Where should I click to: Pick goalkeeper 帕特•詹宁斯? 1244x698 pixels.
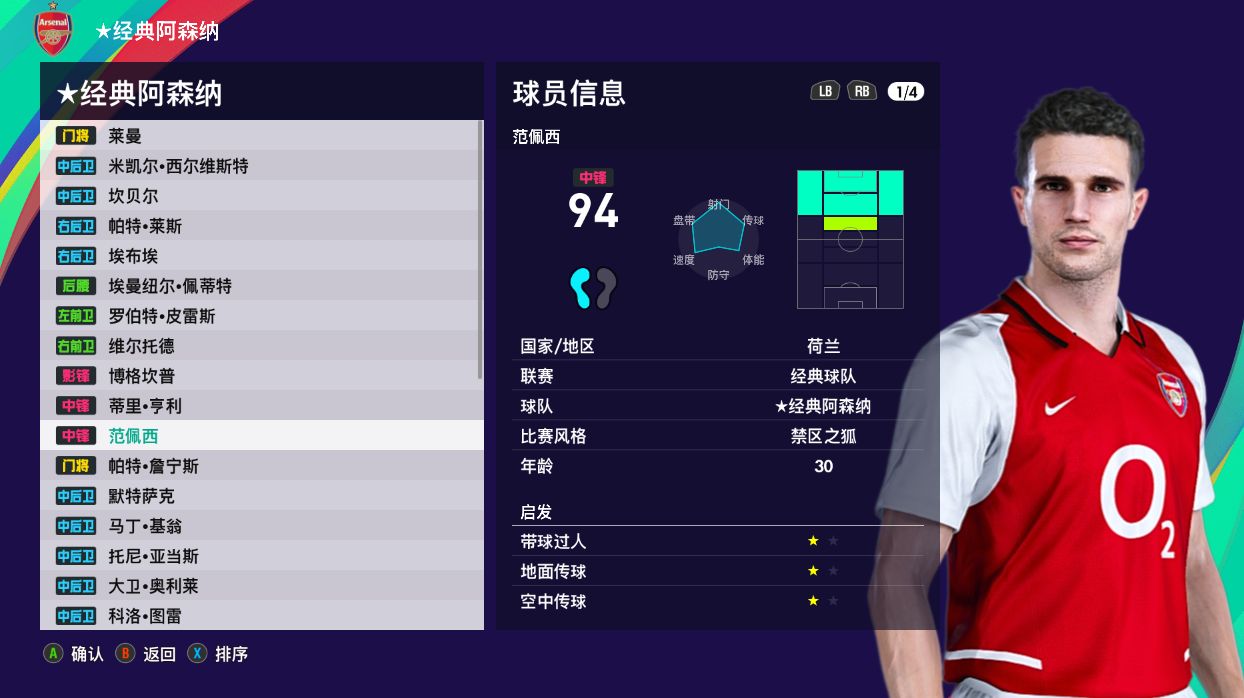(x=260, y=466)
